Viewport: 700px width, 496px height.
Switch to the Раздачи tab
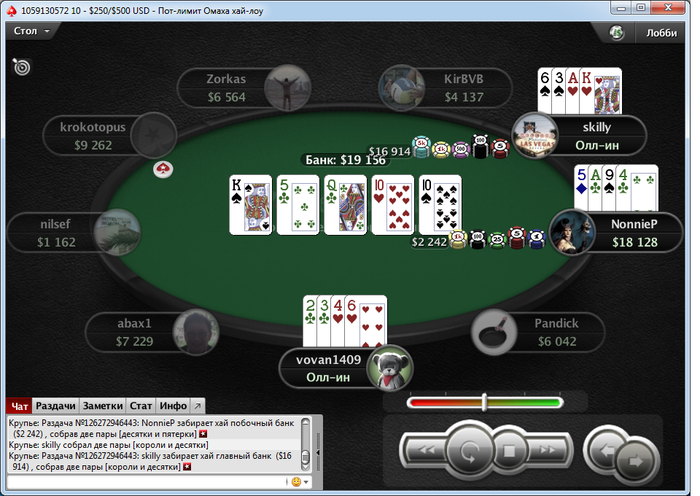[x=56, y=406]
